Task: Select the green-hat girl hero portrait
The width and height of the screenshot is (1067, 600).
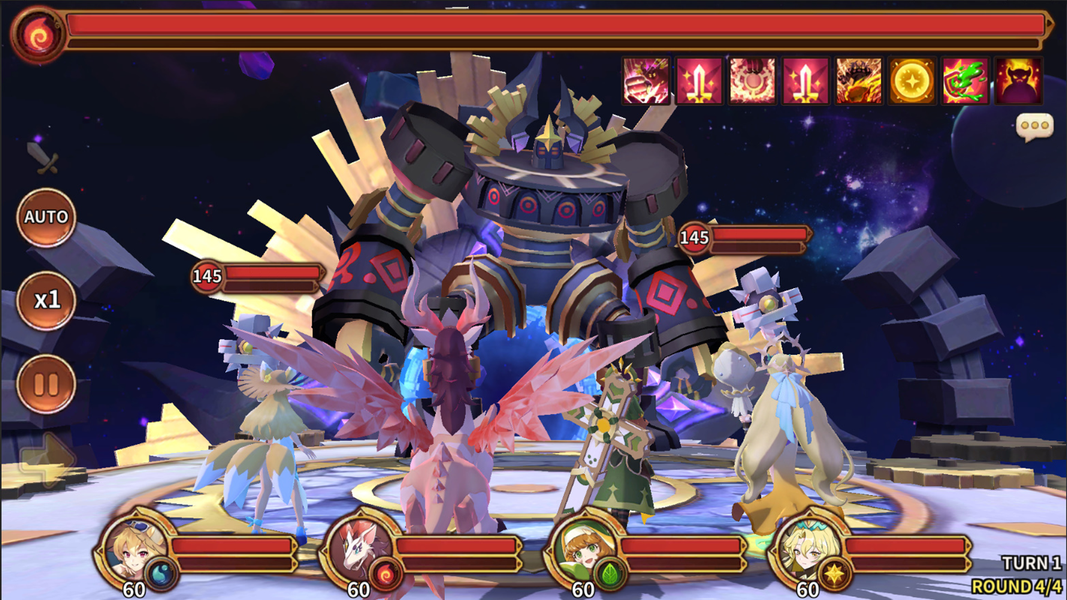Action: (x=581, y=547)
